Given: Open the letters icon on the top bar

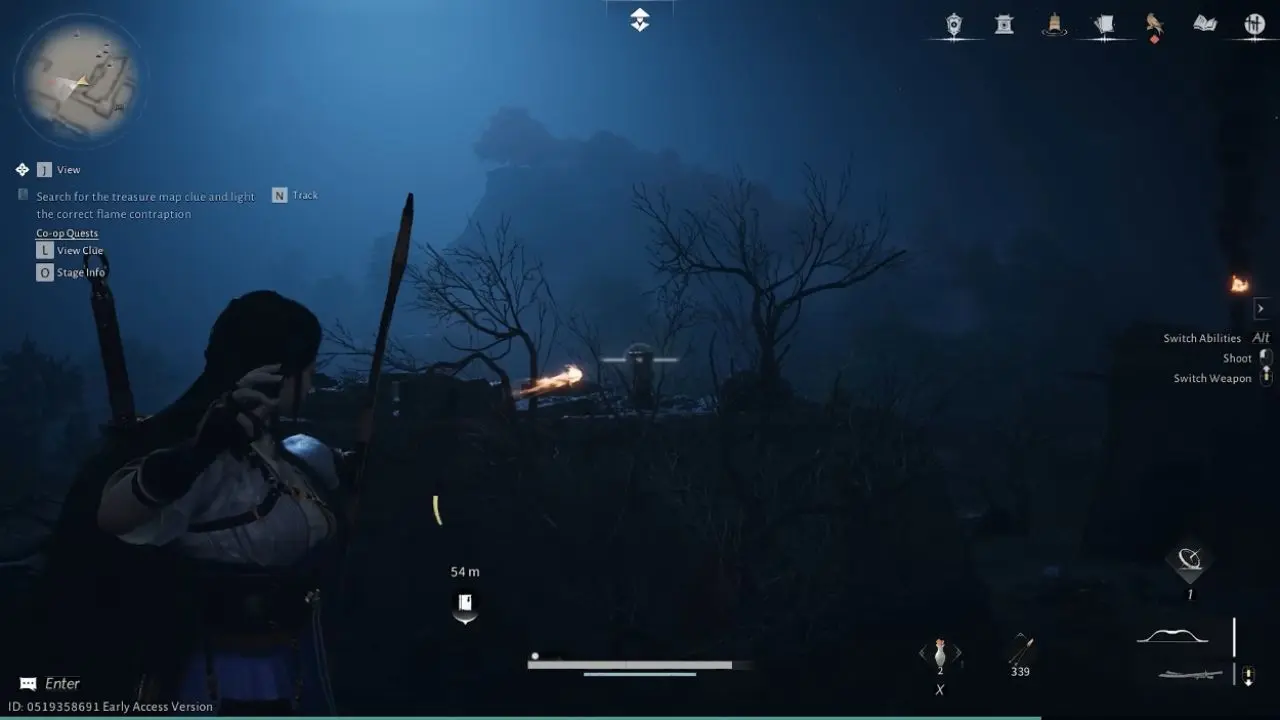Looking at the screenshot, I should tap(1104, 24).
